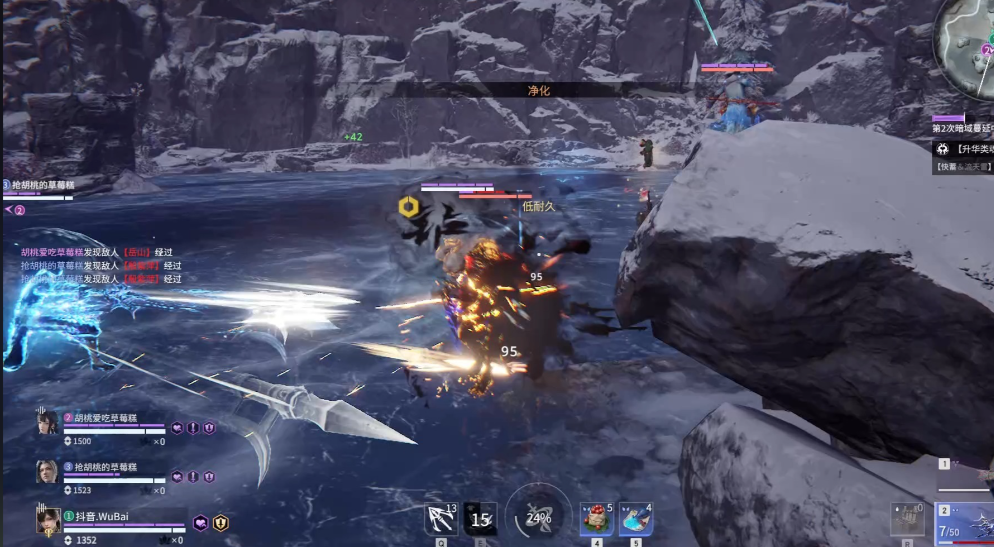The image size is (994, 547).
Task: Click 抖音.WuBai's own player portrait
Action: 48,520
